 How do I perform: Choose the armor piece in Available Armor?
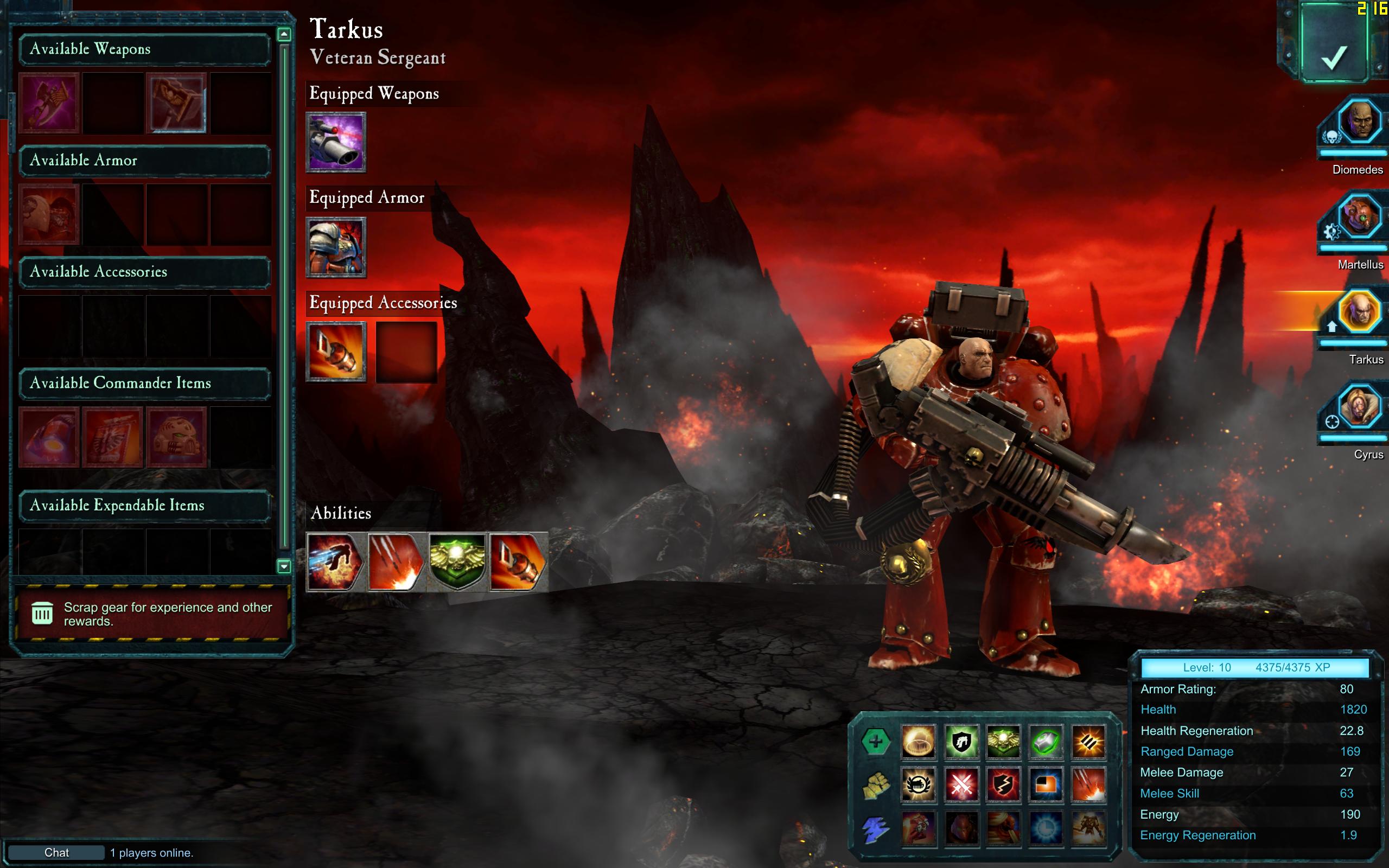pyautogui.click(x=49, y=215)
